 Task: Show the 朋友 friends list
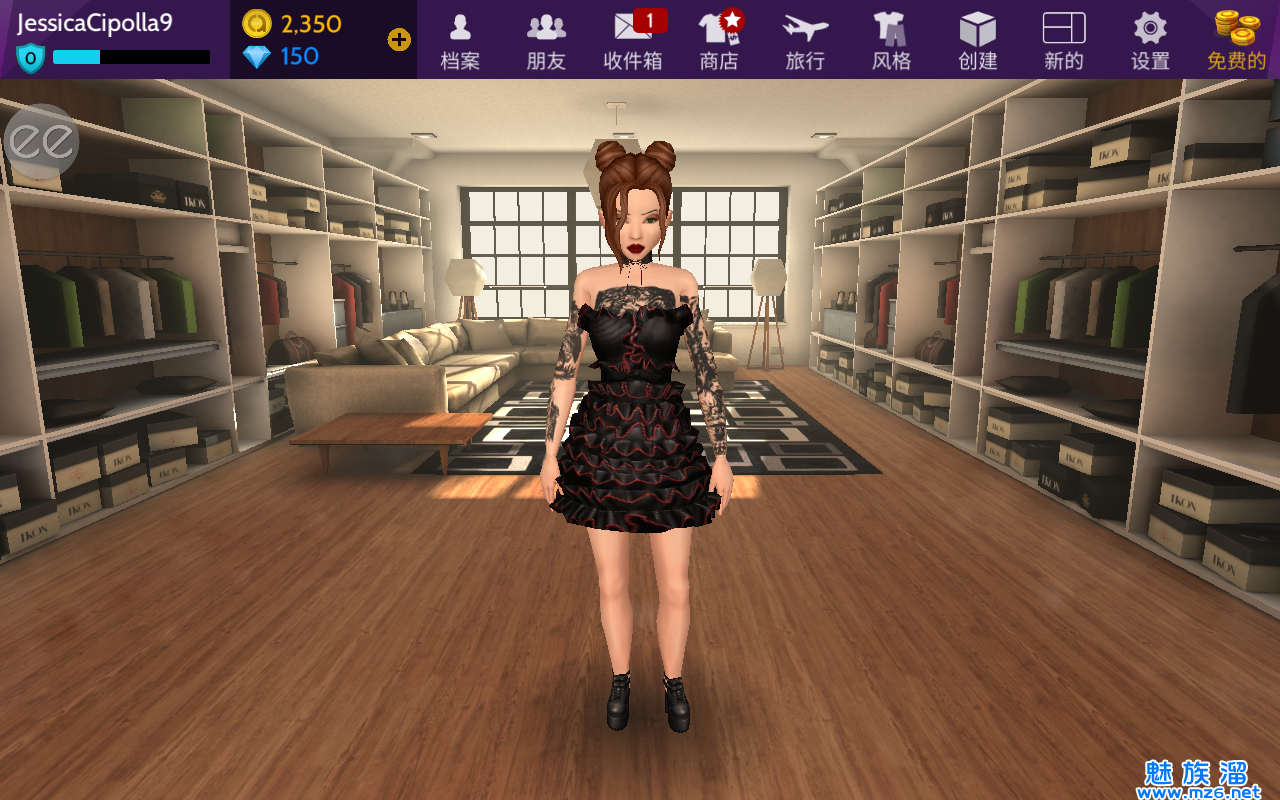pyautogui.click(x=546, y=40)
